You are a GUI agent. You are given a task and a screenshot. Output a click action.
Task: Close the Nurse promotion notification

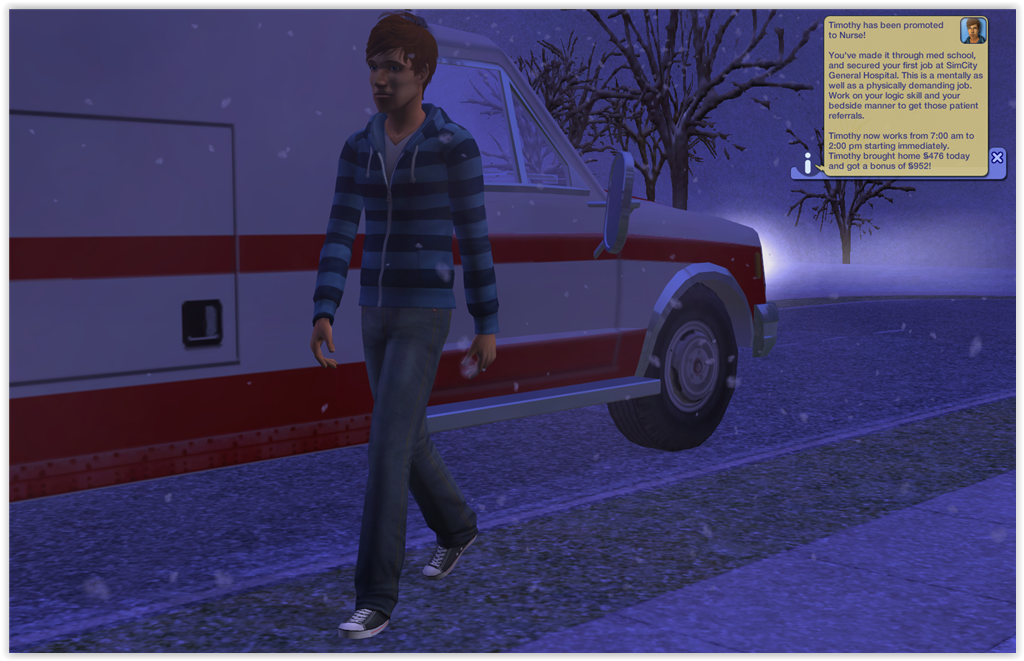996,157
